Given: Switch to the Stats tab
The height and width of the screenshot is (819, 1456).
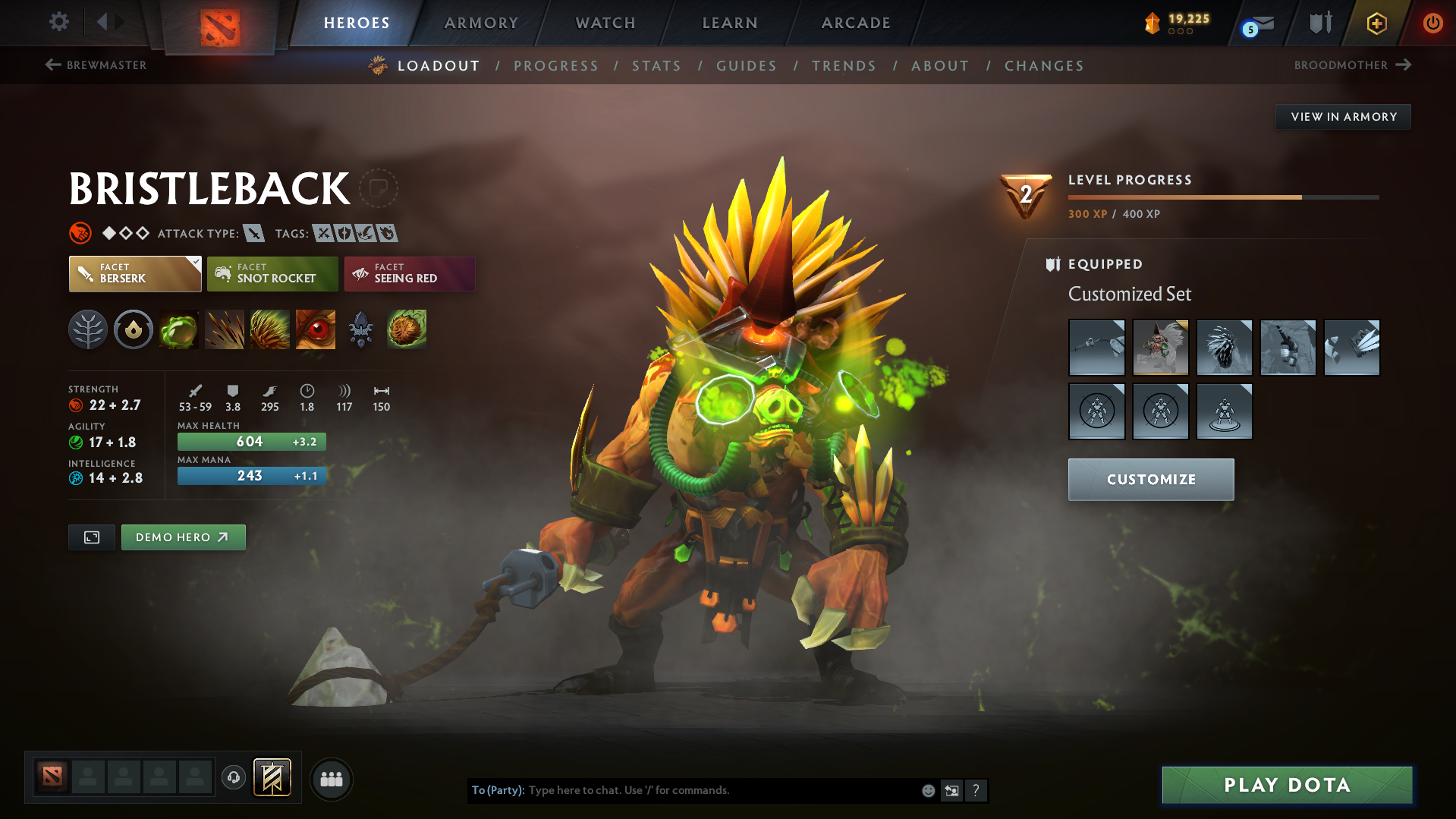Looking at the screenshot, I should (656, 66).
